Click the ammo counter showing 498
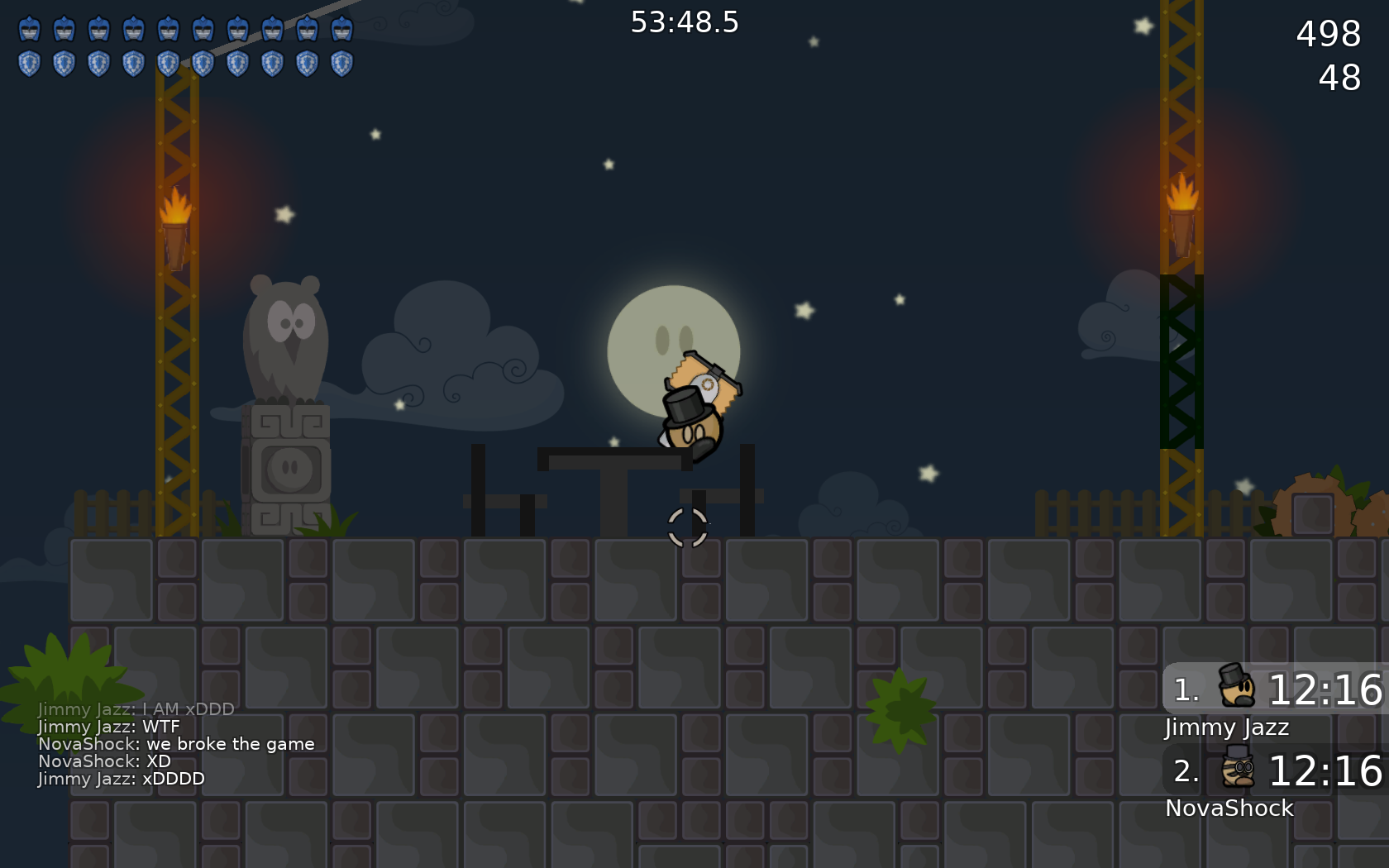This screenshot has width=1389, height=868. click(1327, 35)
